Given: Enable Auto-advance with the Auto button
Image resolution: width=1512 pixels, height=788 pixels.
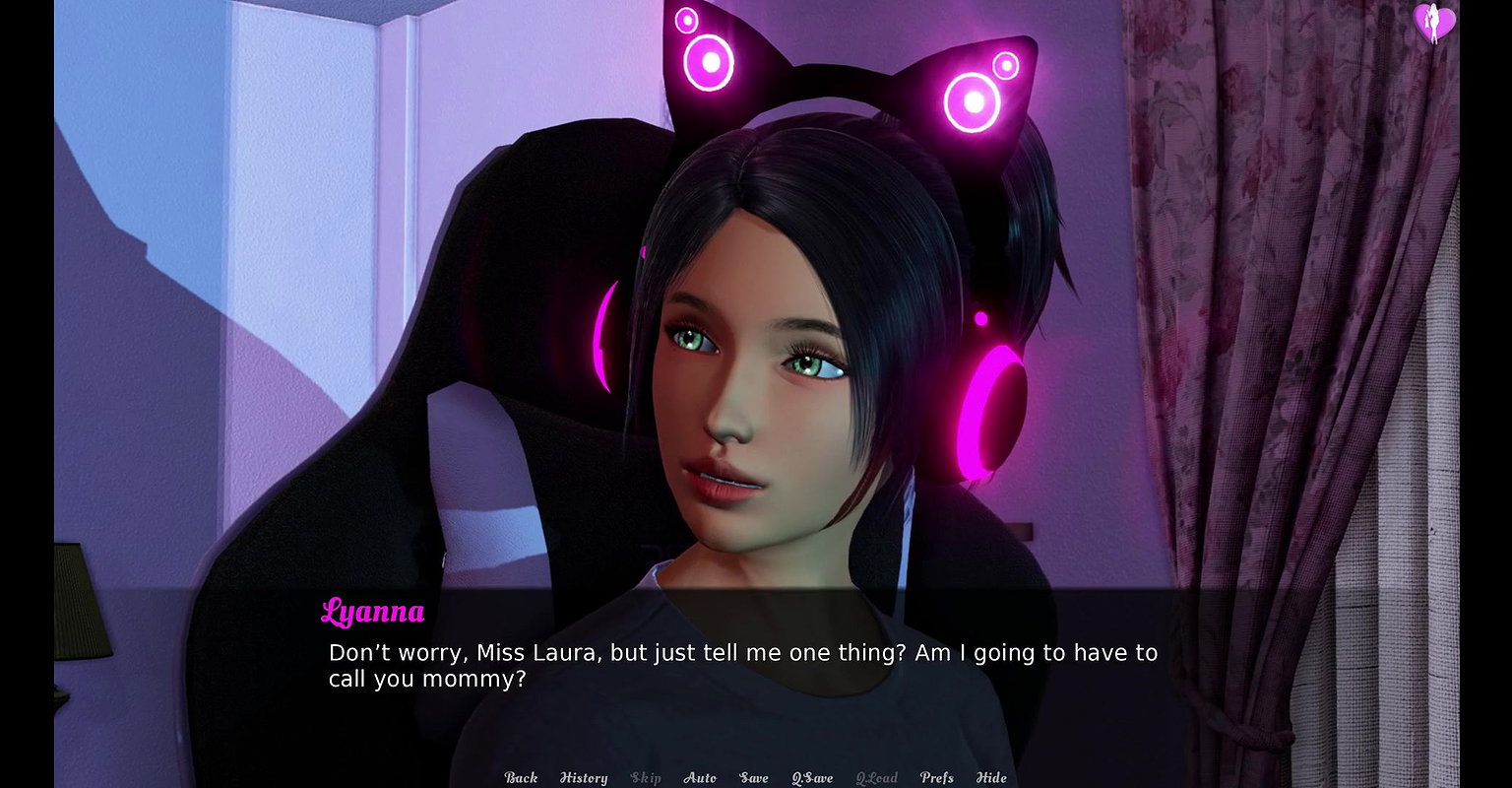Looking at the screenshot, I should click(700, 777).
